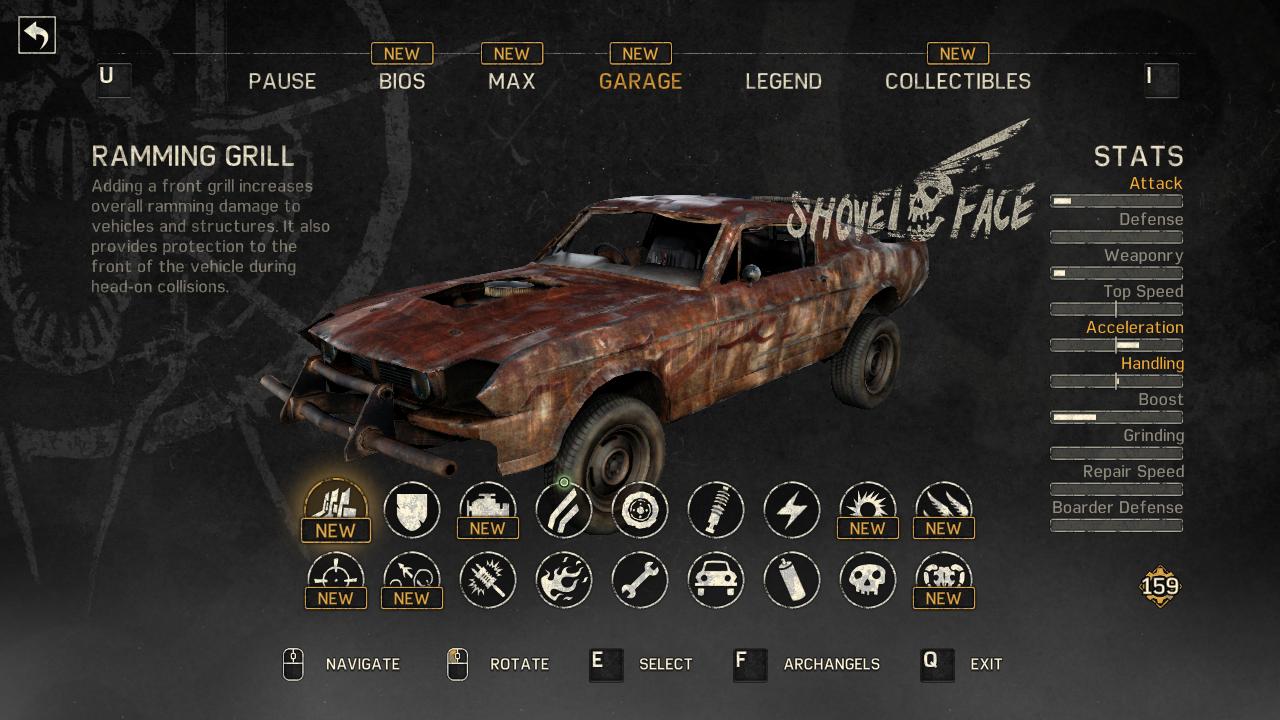Open the flaming exhaust upgrade icon
The width and height of the screenshot is (1280, 720).
564,580
